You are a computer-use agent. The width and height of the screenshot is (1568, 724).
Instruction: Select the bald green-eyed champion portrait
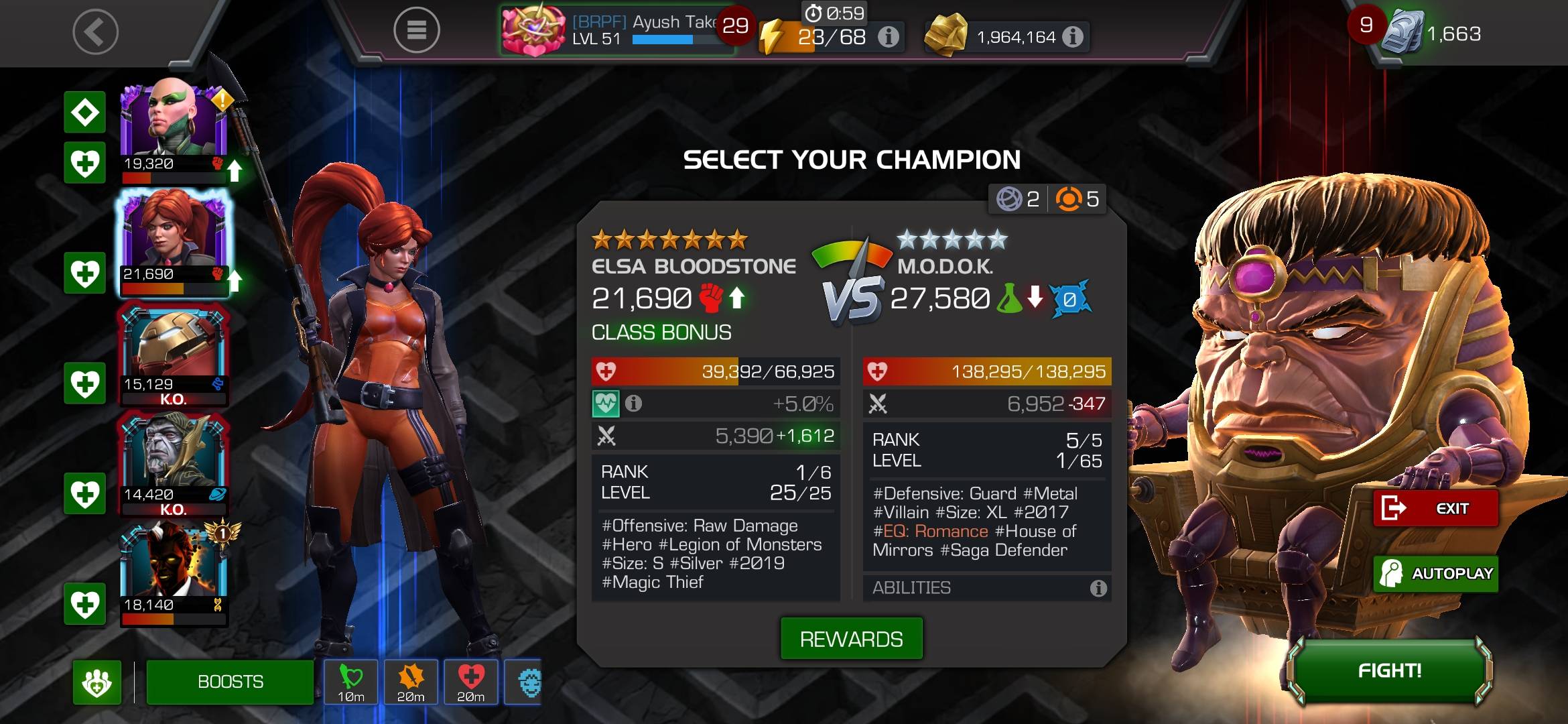pyautogui.click(x=174, y=127)
